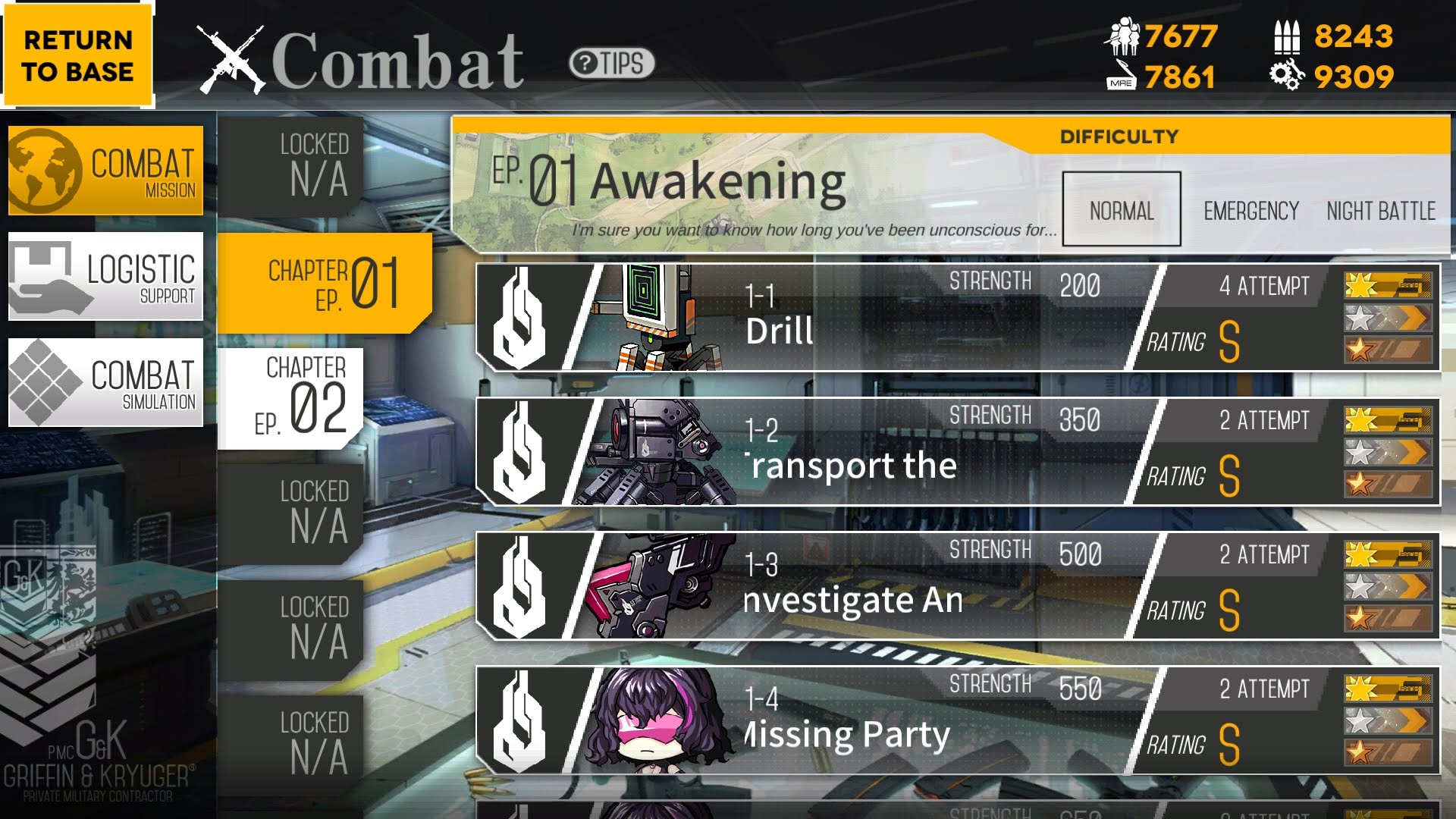Click the RETURN TO BASE button
Screen dimensions: 1456x819
77,55
